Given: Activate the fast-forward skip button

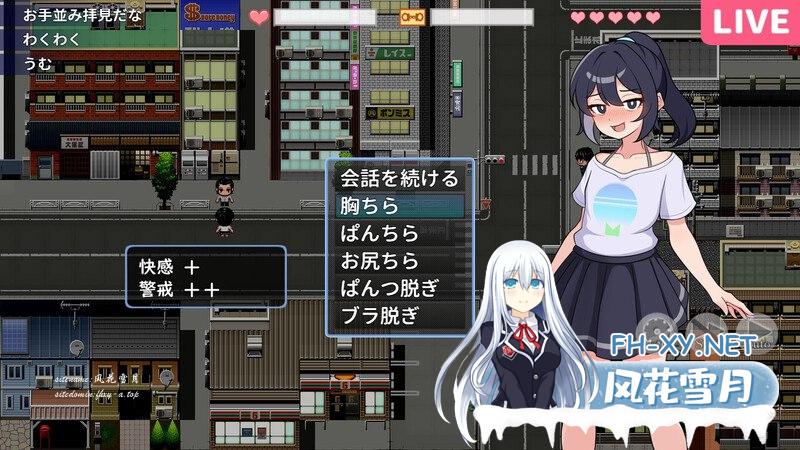Looking at the screenshot, I should pyautogui.click(x=706, y=327).
